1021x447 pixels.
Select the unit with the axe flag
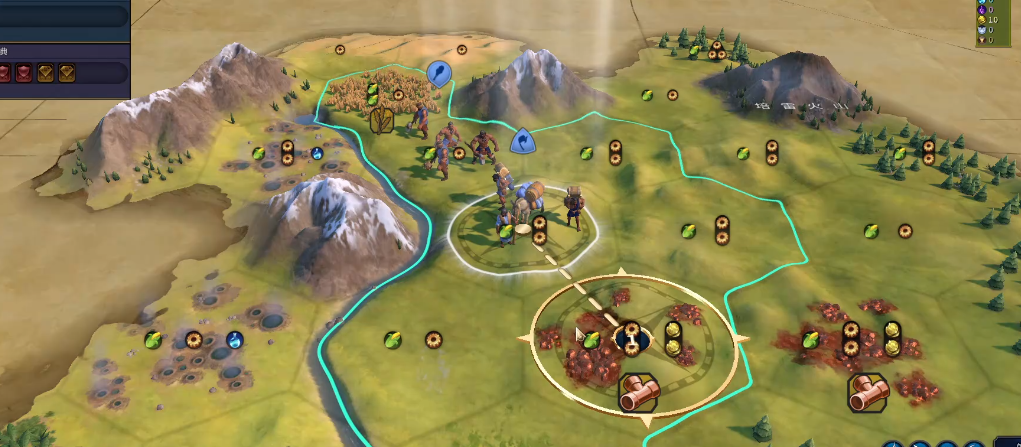click(521, 142)
